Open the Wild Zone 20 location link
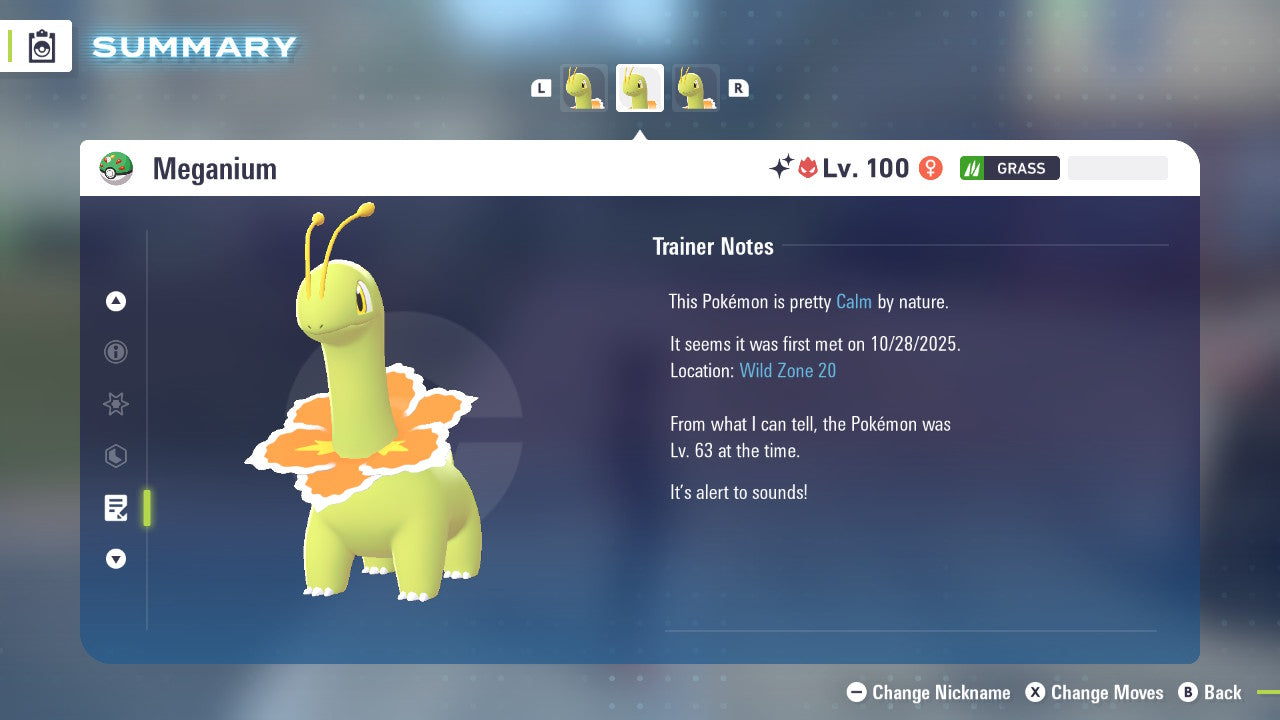The height and width of the screenshot is (720, 1280). coord(788,370)
